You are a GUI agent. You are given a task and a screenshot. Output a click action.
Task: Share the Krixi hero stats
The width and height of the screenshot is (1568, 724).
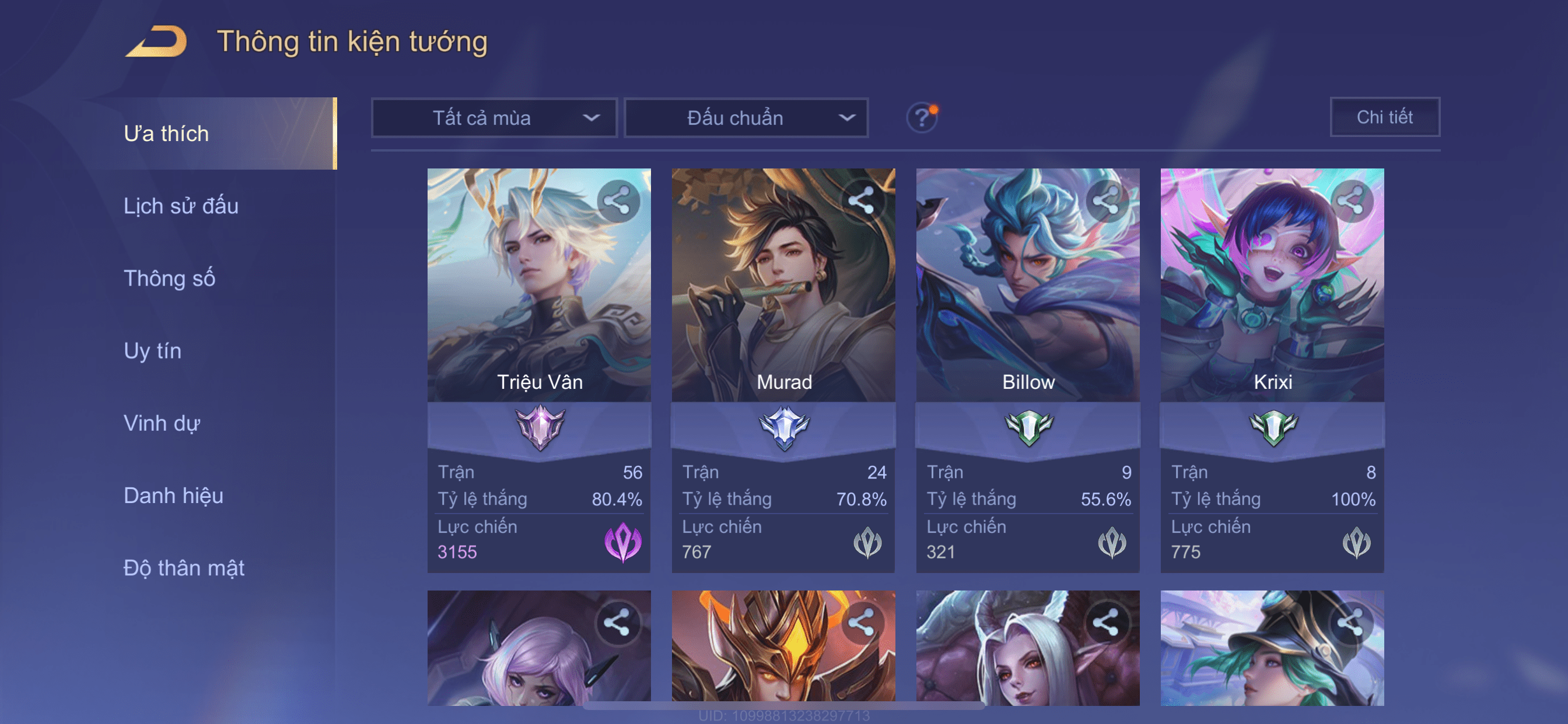[1350, 201]
